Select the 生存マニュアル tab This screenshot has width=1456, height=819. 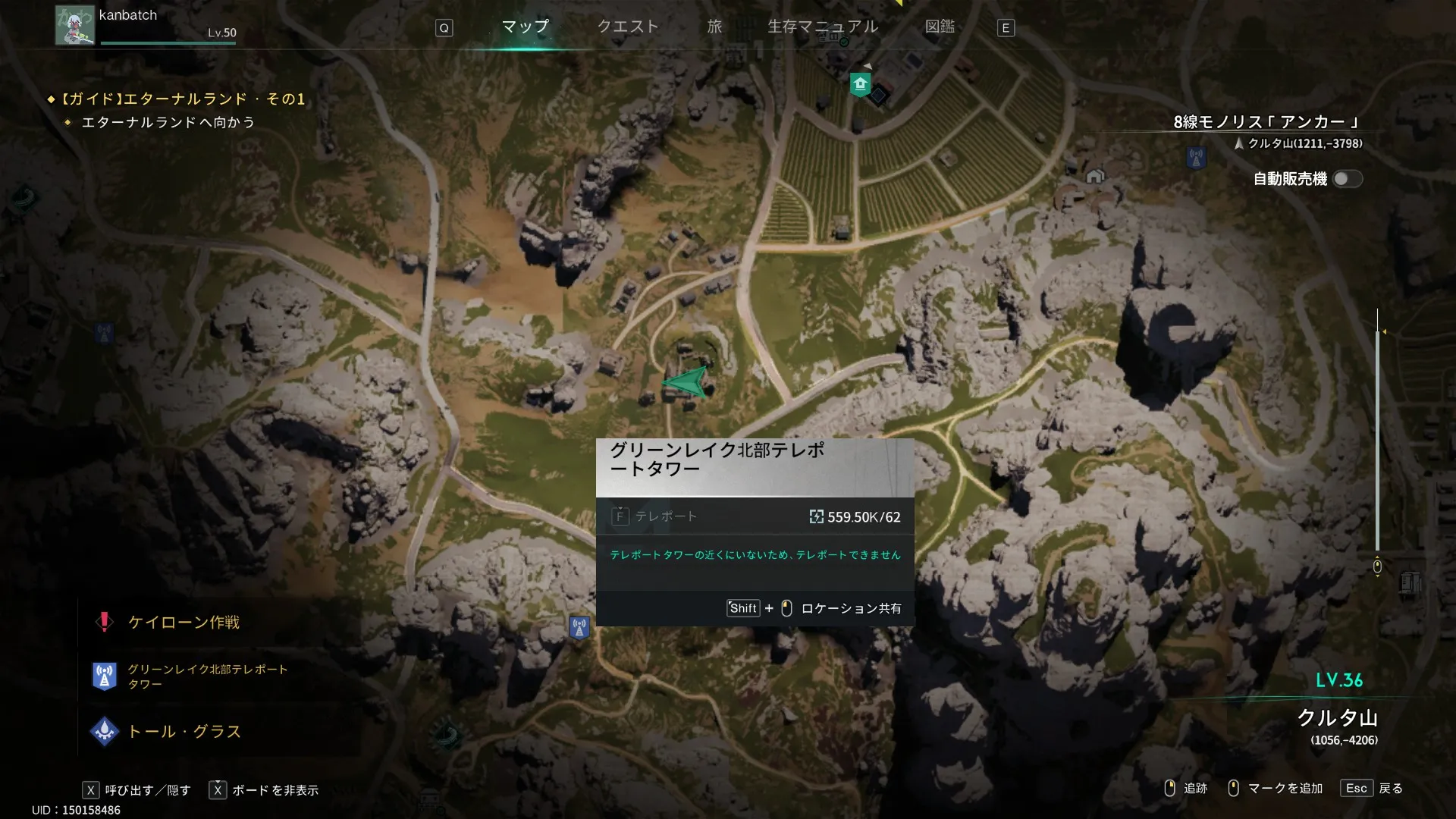pyautogui.click(x=823, y=27)
